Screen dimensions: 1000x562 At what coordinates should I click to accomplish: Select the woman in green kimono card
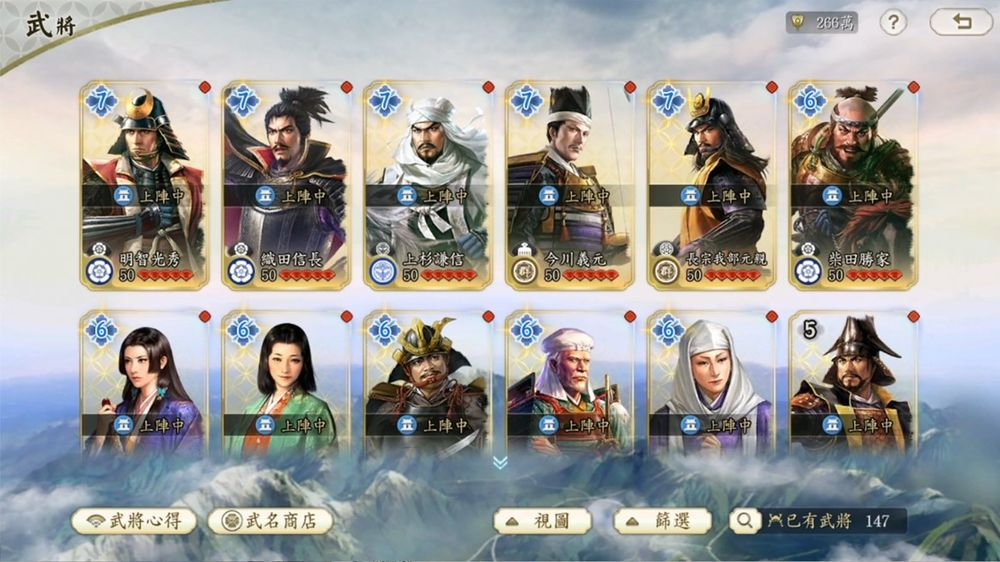point(286,385)
